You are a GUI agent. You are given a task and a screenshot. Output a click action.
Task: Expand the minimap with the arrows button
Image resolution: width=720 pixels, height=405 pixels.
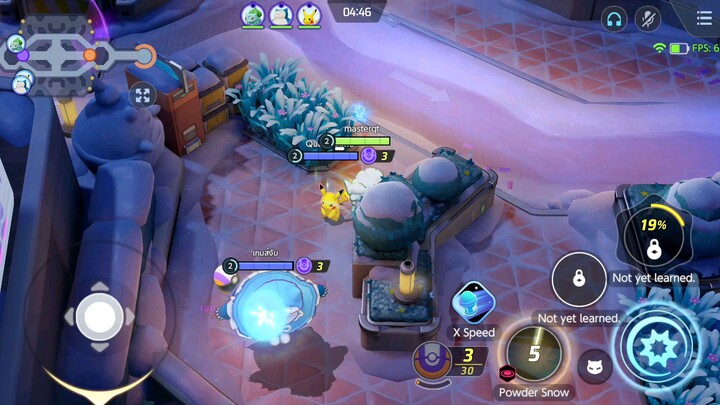(143, 96)
